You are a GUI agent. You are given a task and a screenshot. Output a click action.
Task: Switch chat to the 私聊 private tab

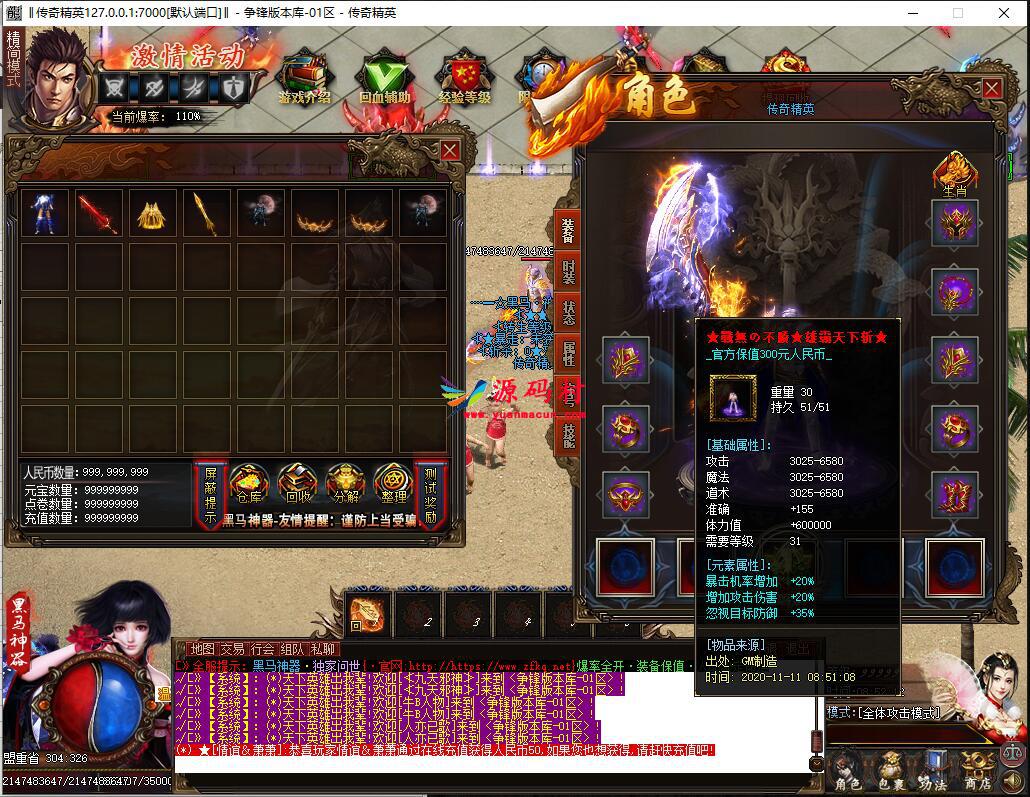pyautogui.click(x=322, y=649)
